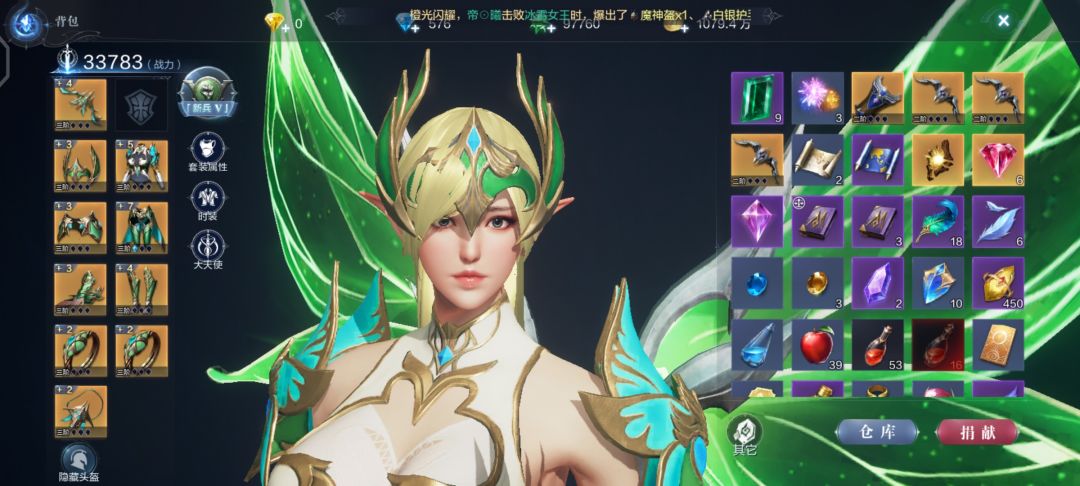Click the 新兵 rank badge
Screen dimensions: 1080x486
(x=206, y=93)
